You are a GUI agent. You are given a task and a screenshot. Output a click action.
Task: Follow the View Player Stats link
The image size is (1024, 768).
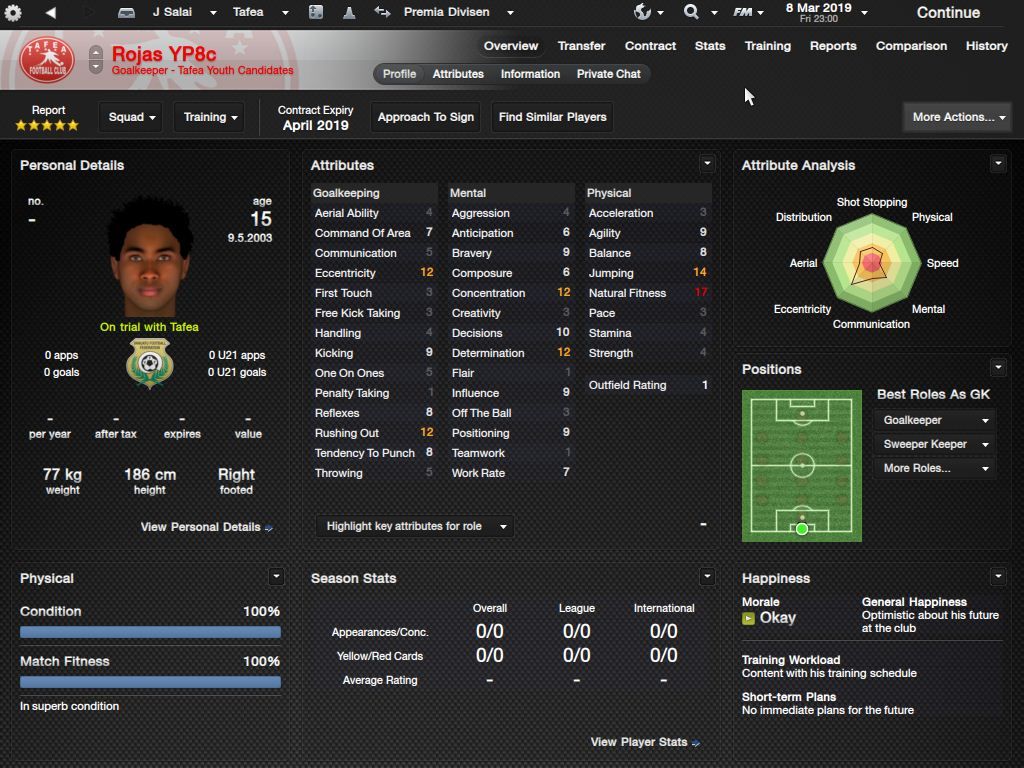[644, 742]
